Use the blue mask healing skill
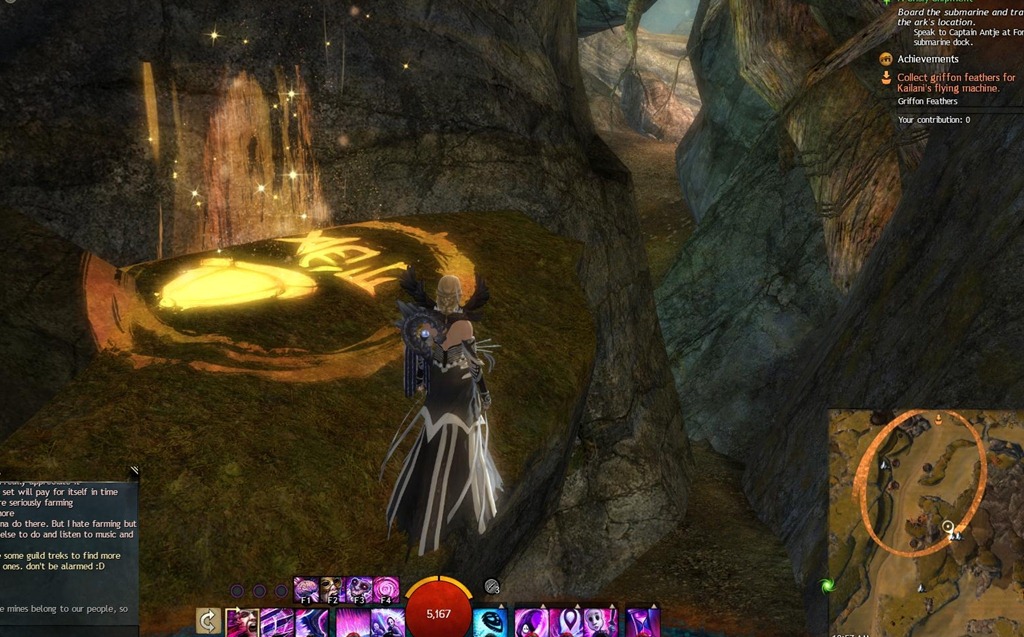Viewport: 1024px width, 637px height. [x=489, y=623]
